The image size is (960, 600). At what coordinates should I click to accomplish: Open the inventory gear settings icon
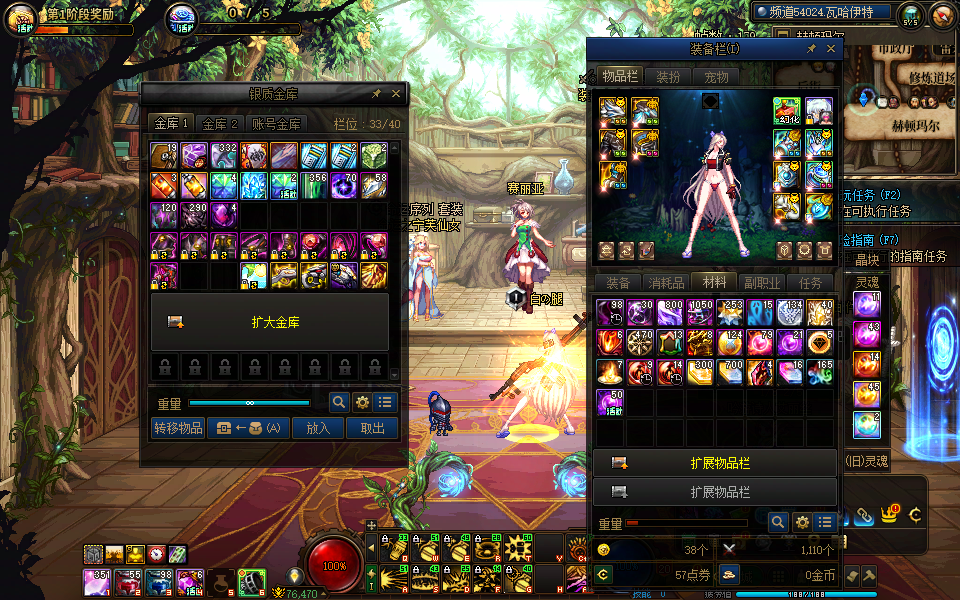801,522
